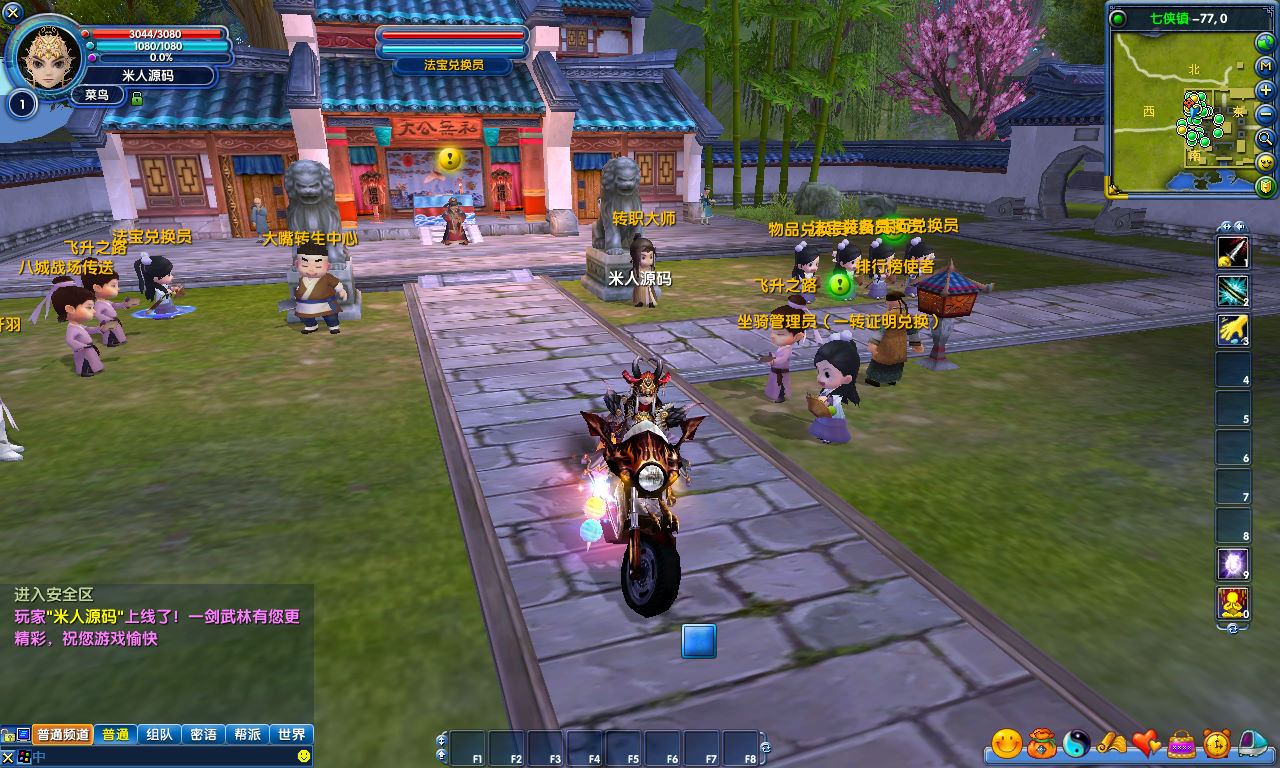1280x768 pixels.
Task: Open the orange pouch bag icon
Action: point(1041,743)
